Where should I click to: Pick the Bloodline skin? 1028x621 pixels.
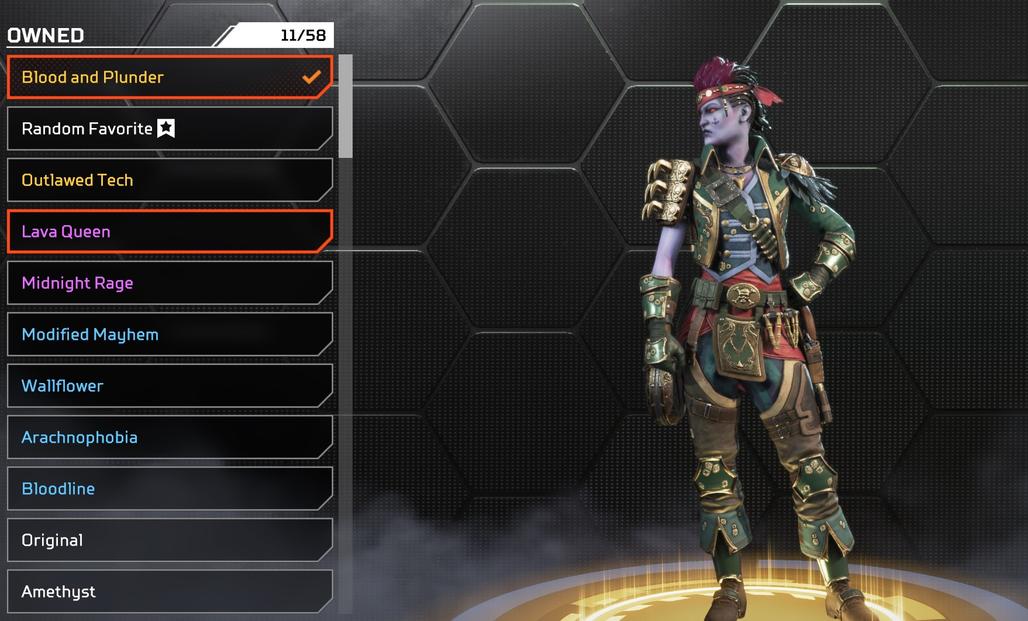(169, 489)
